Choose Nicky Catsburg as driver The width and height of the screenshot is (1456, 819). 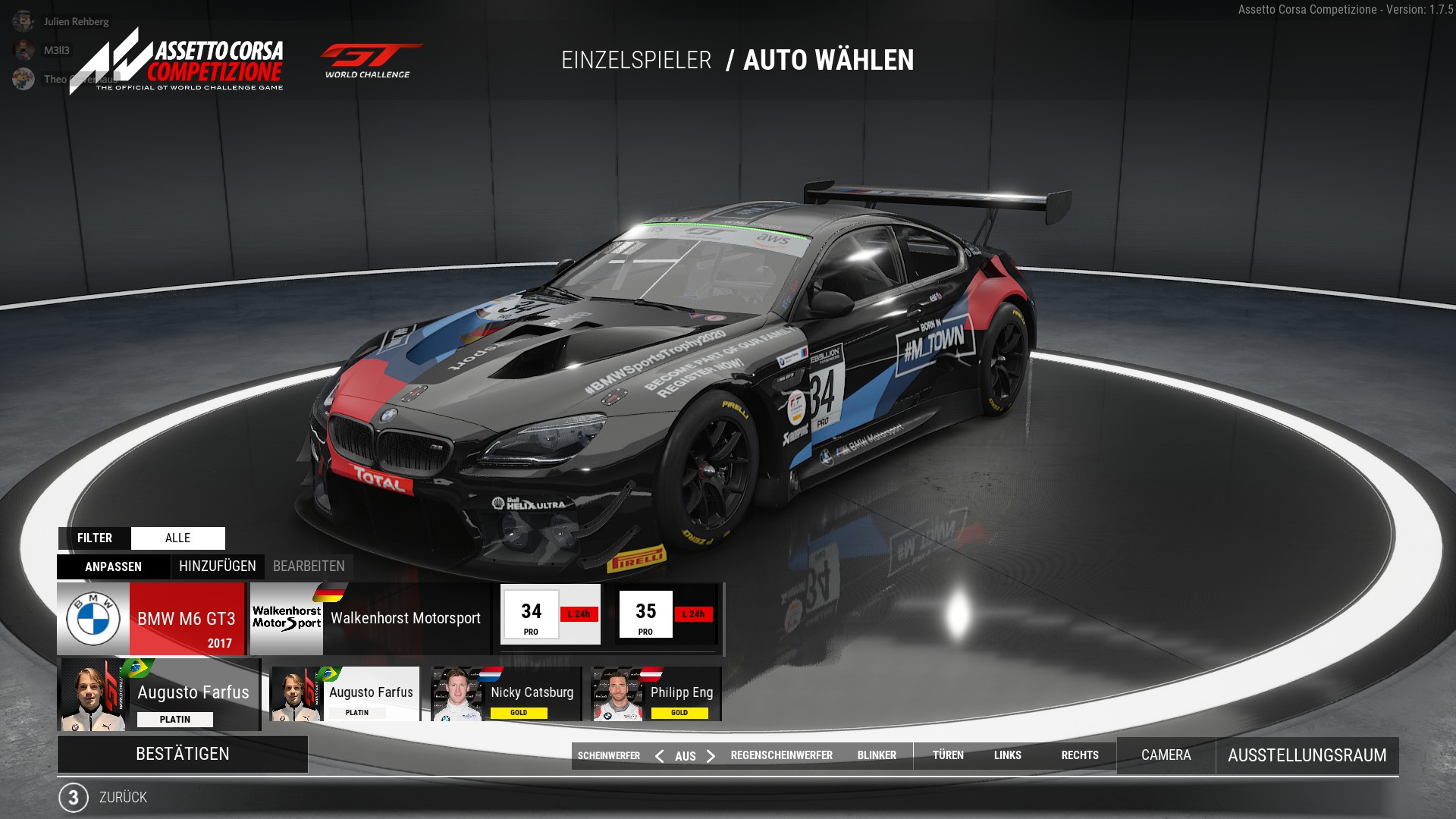click(x=506, y=694)
